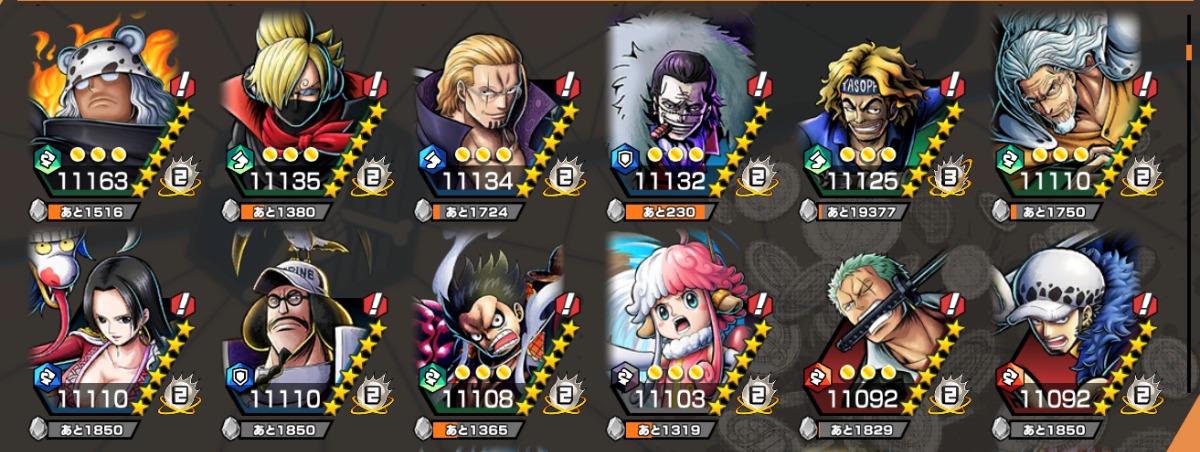Image resolution: width=1200 pixels, height=452 pixels.
Task: Select Trafalgar Law in the spotted hat
Action: coord(1067,318)
